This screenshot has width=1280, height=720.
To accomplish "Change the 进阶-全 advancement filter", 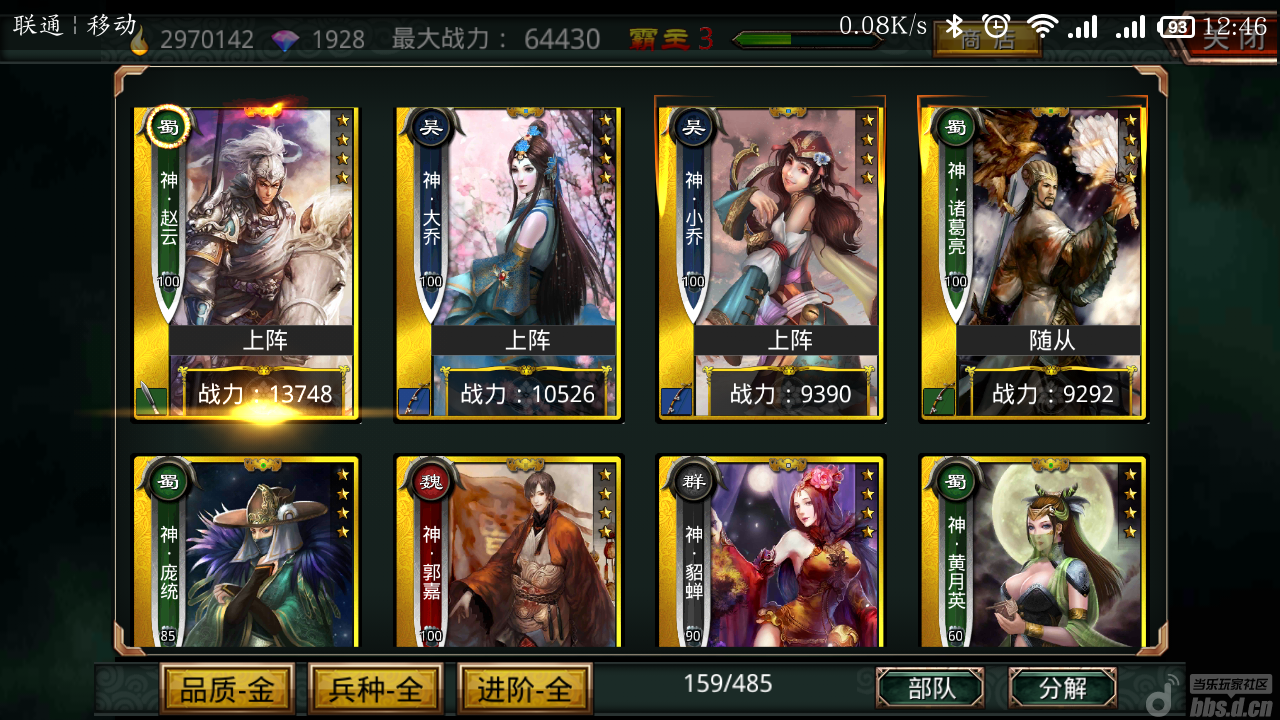I will [x=525, y=689].
